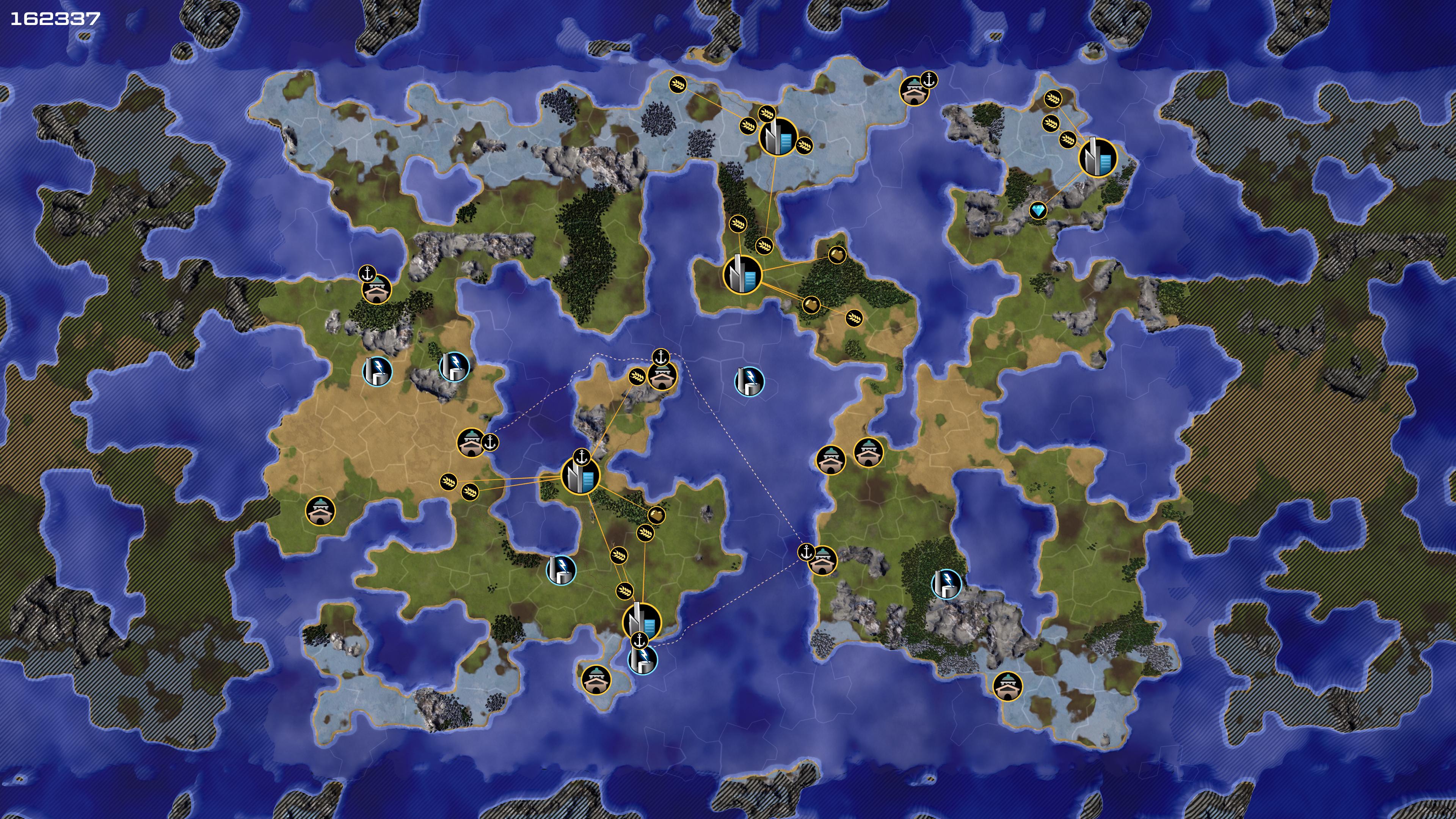1456x819 pixels.
Task: Choose the city with an anchor badge on top
Action: (580, 477)
